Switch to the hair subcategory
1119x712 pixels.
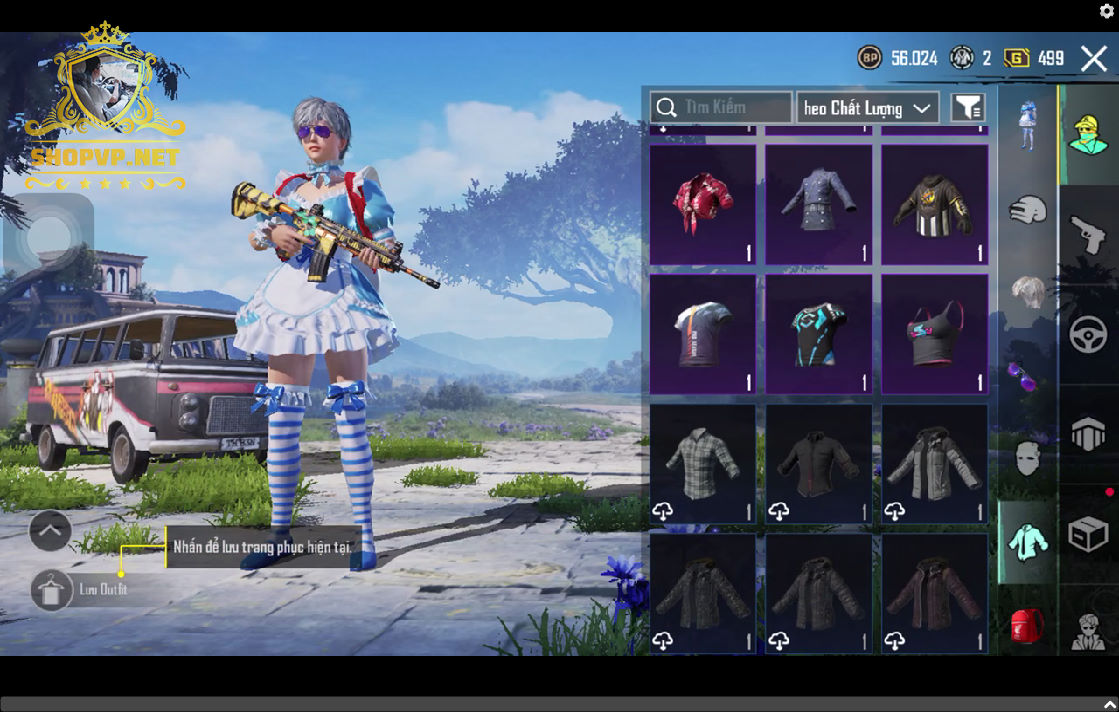1027,294
